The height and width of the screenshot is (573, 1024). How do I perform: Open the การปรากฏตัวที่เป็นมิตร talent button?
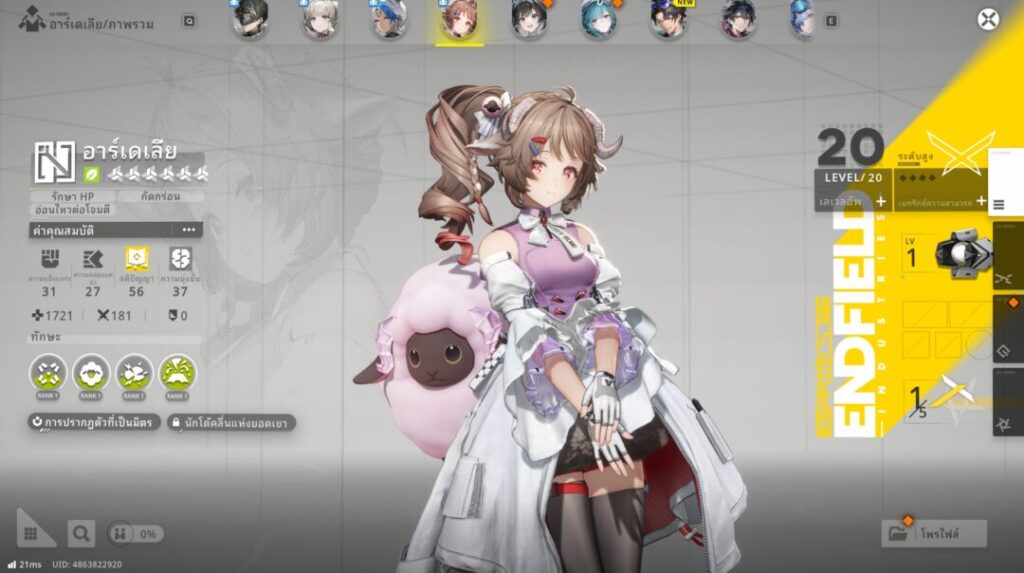92,423
